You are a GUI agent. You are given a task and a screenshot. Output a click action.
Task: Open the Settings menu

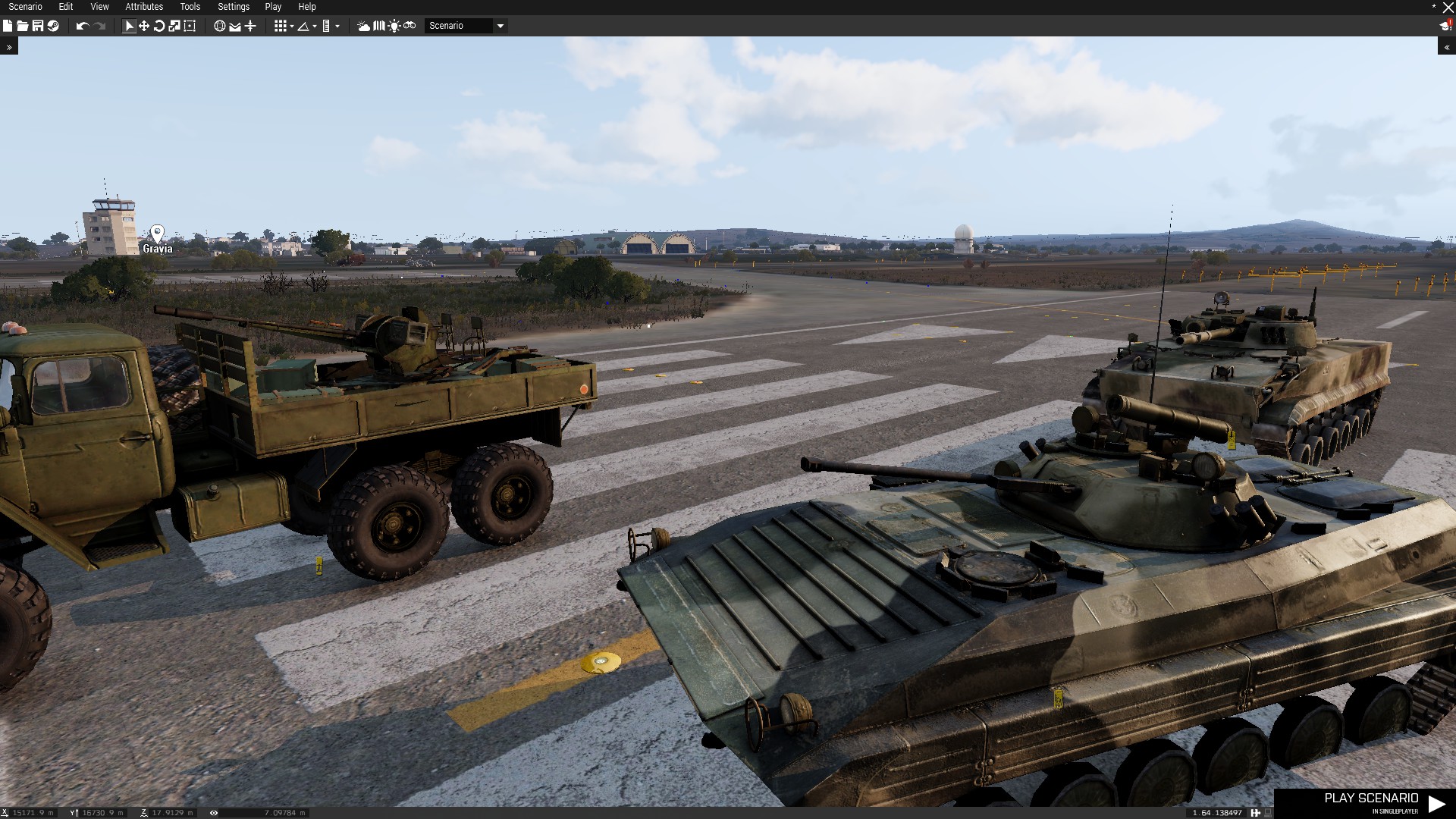click(234, 7)
